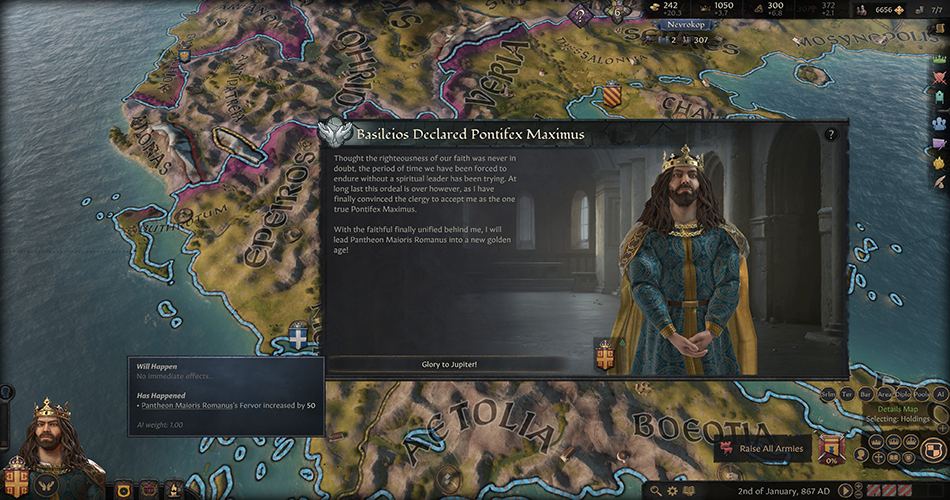The width and height of the screenshot is (950, 500).
Task: Select the cross faith map mode
Action: (878, 457)
